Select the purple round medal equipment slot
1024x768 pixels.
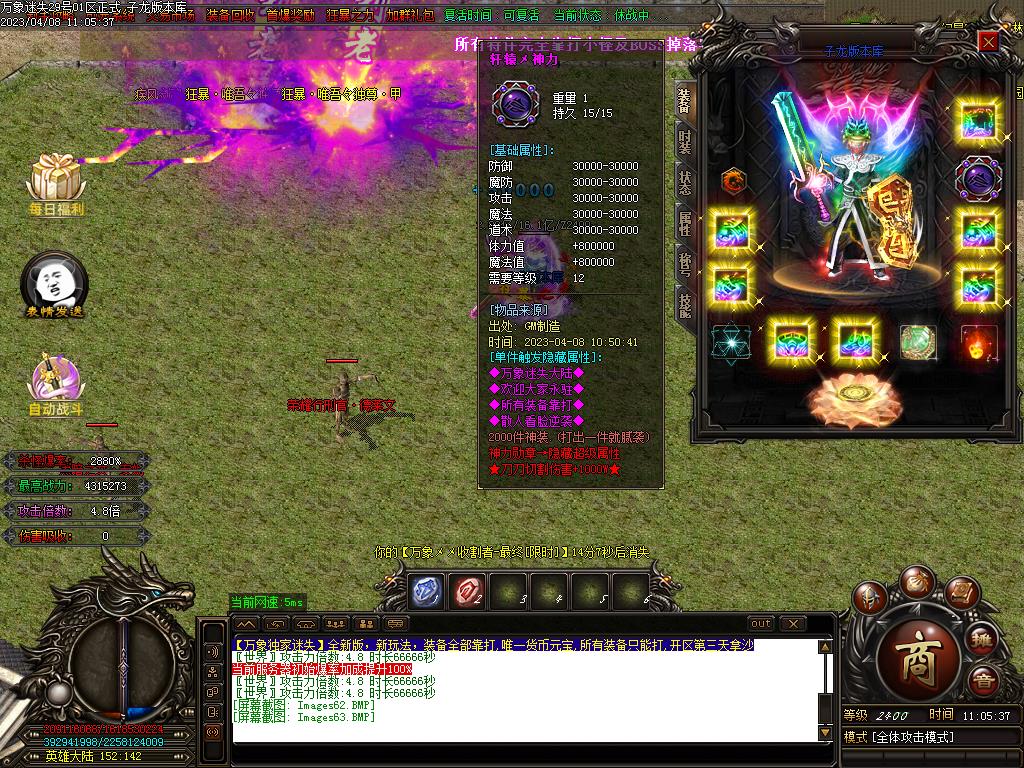(977, 178)
